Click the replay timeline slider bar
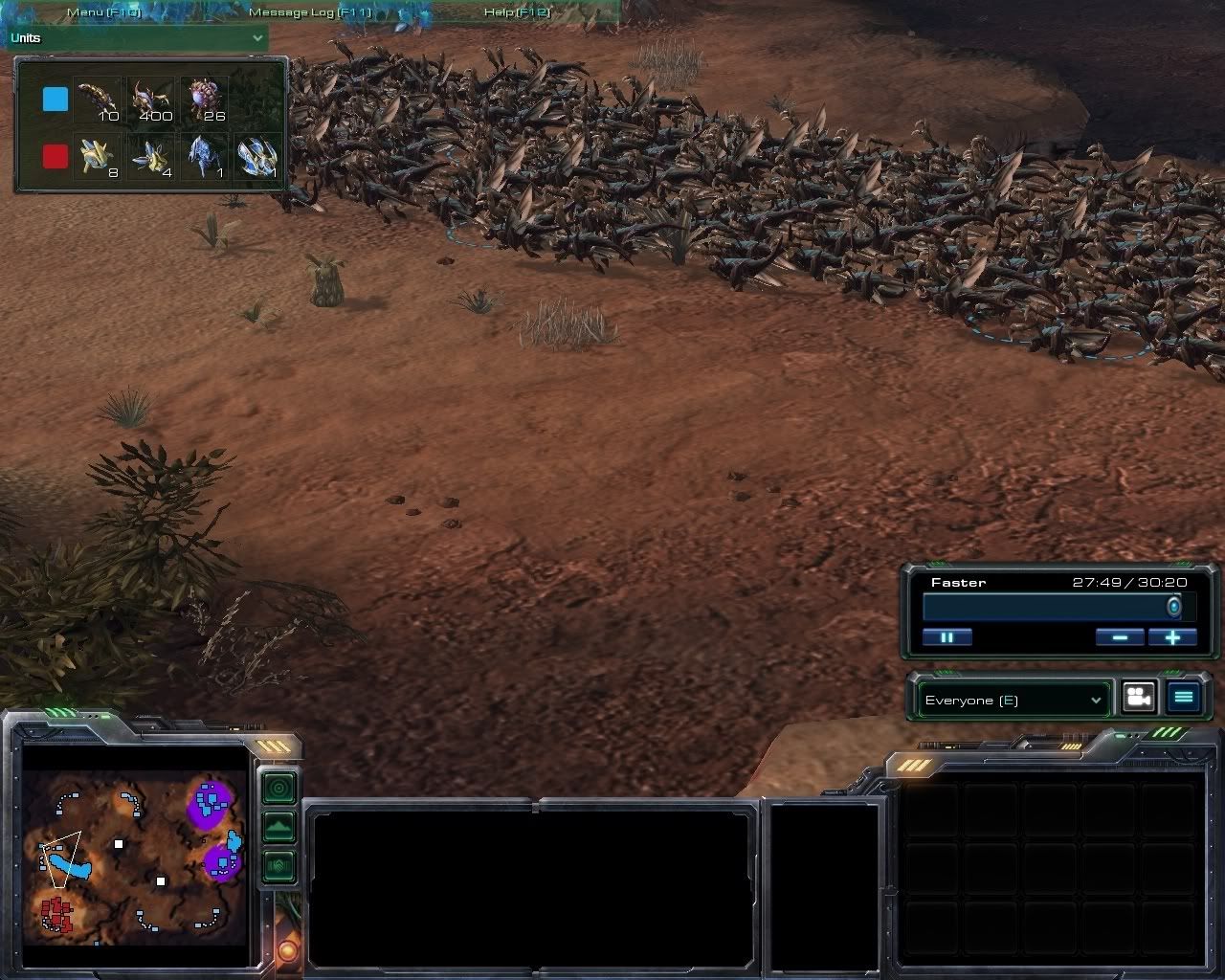The image size is (1225, 980). [1050, 607]
